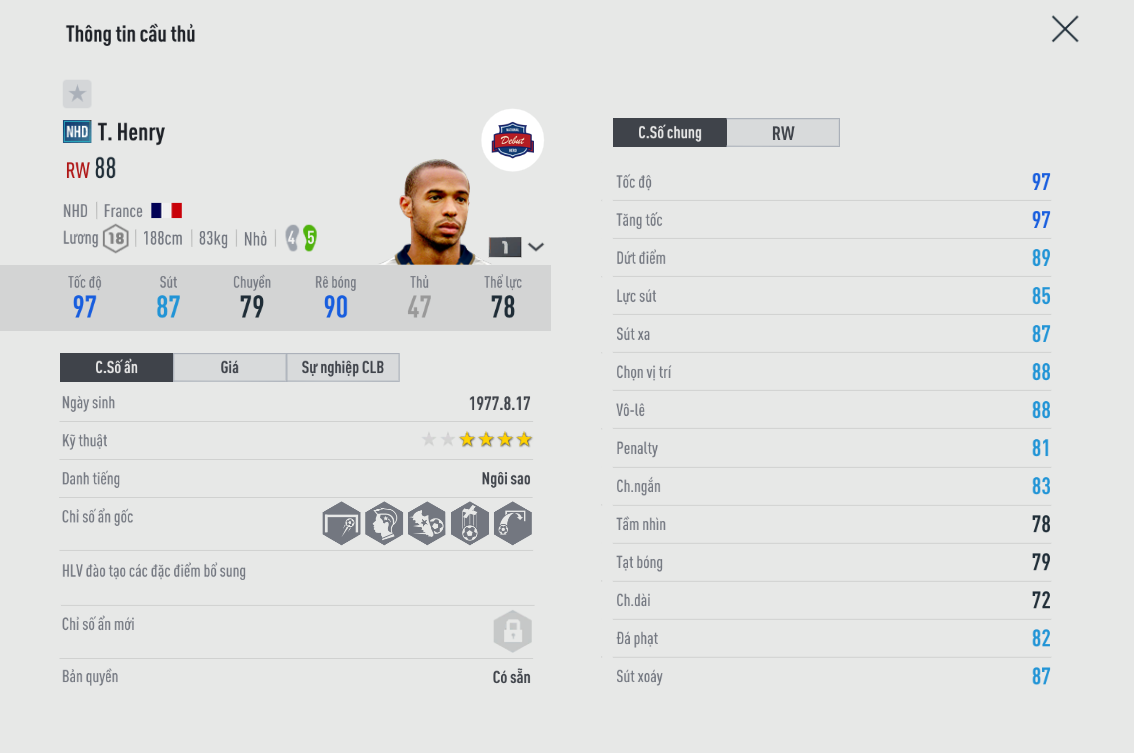Close the player information window
Screen dimensions: 1134x753
1065,29
